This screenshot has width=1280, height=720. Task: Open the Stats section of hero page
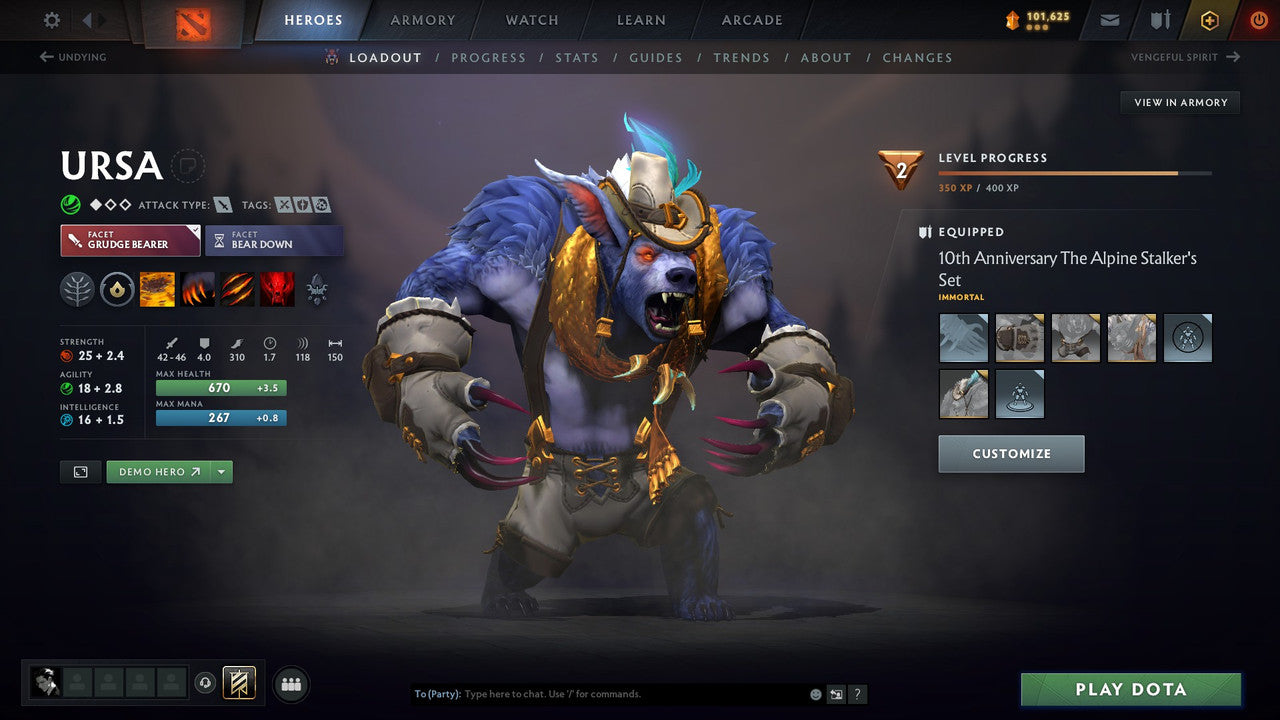point(577,57)
